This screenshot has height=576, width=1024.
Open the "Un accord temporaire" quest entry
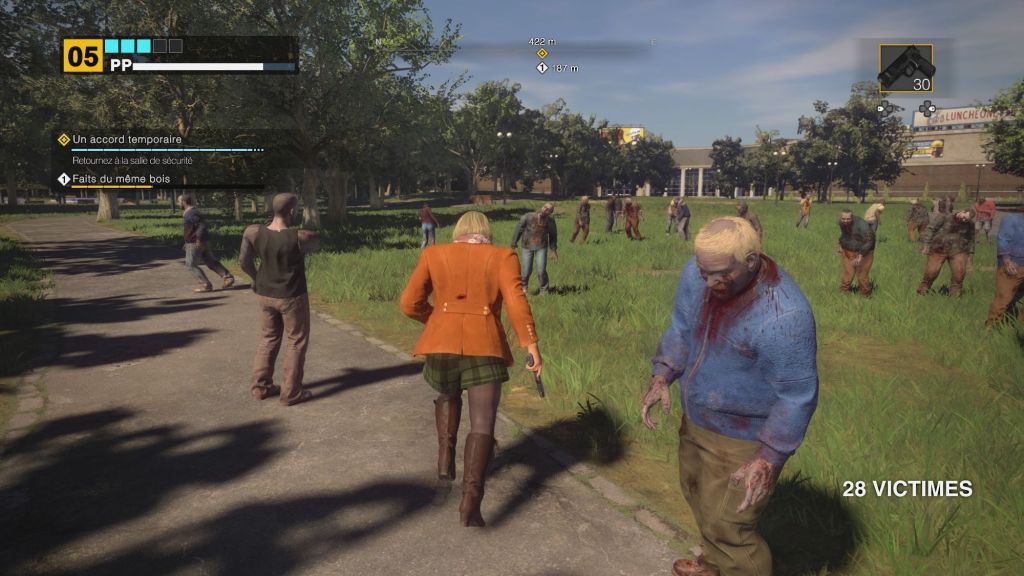pos(127,140)
